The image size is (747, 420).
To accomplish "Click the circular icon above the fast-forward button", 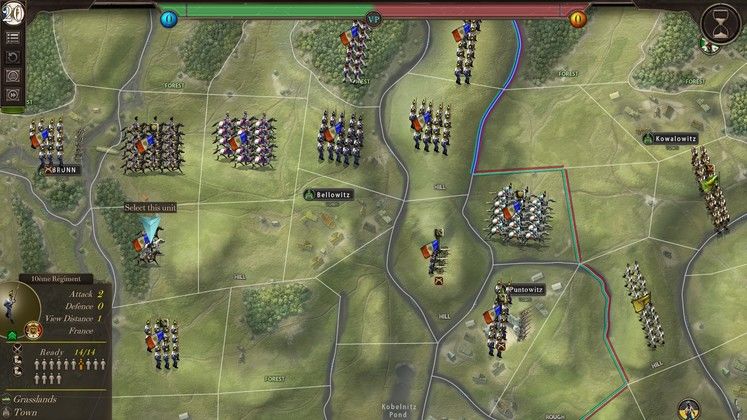I will [x=14, y=76].
